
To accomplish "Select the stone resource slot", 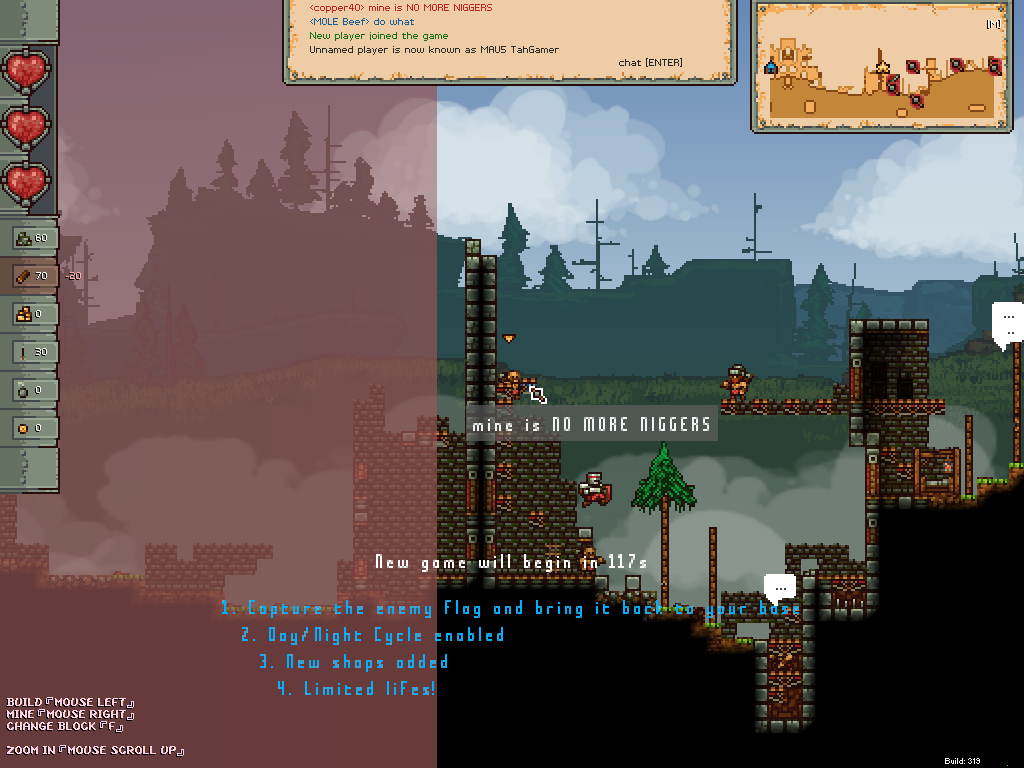I will pyautogui.click(x=32, y=238).
